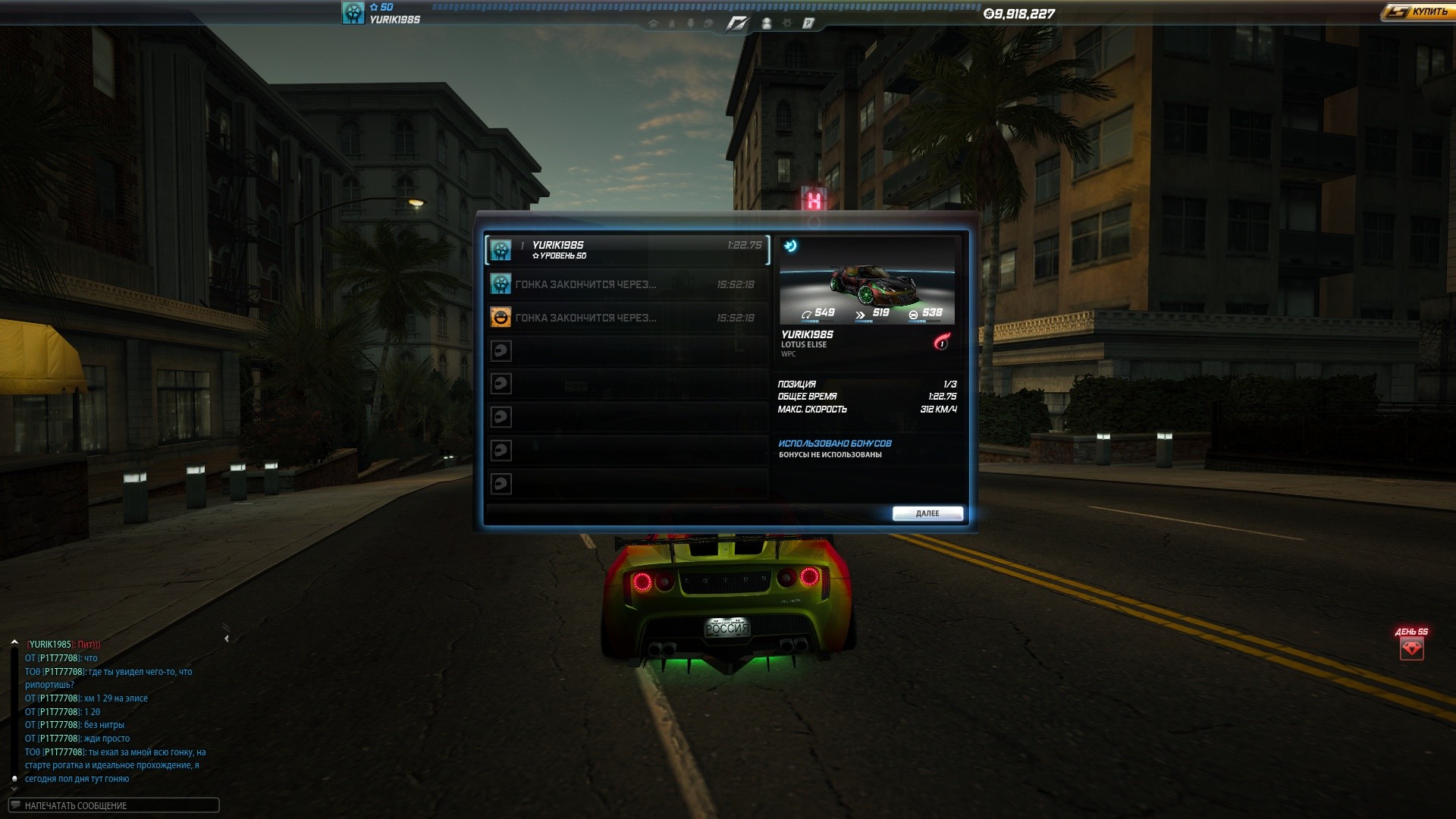Screen dimensions: 1456x819
Task: Open the КУПИТЬ purchase button
Action: coord(1416,12)
